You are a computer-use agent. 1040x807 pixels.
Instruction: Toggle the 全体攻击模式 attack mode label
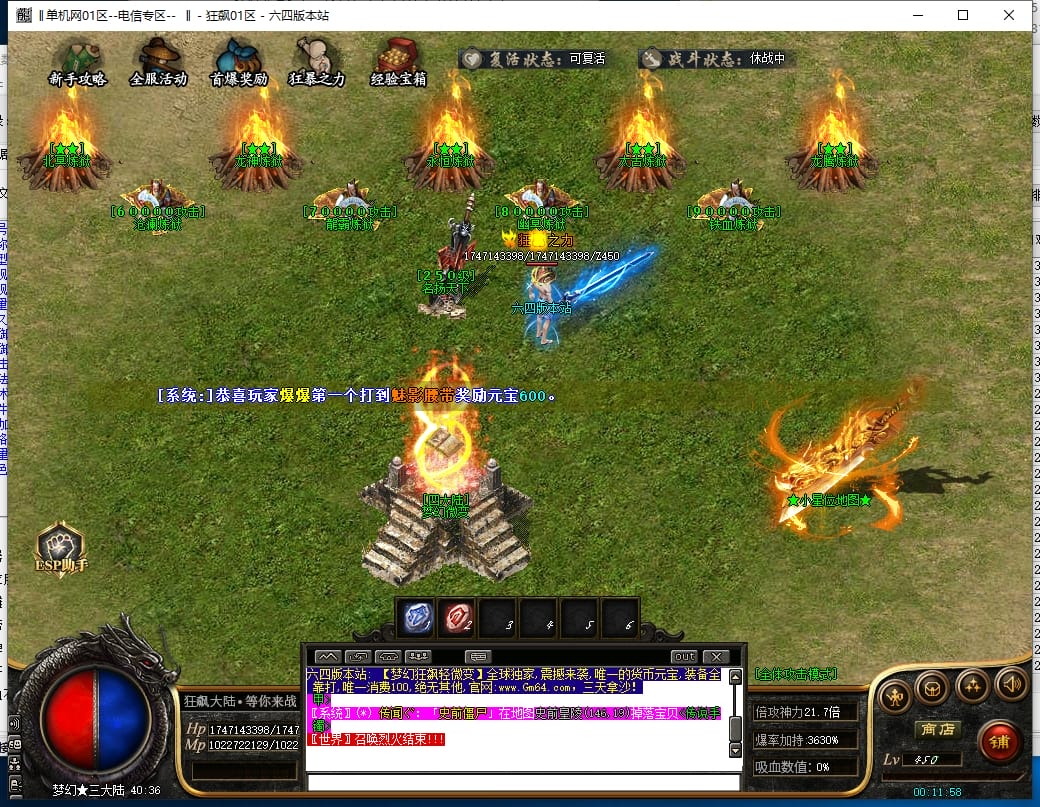[x=796, y=675]
